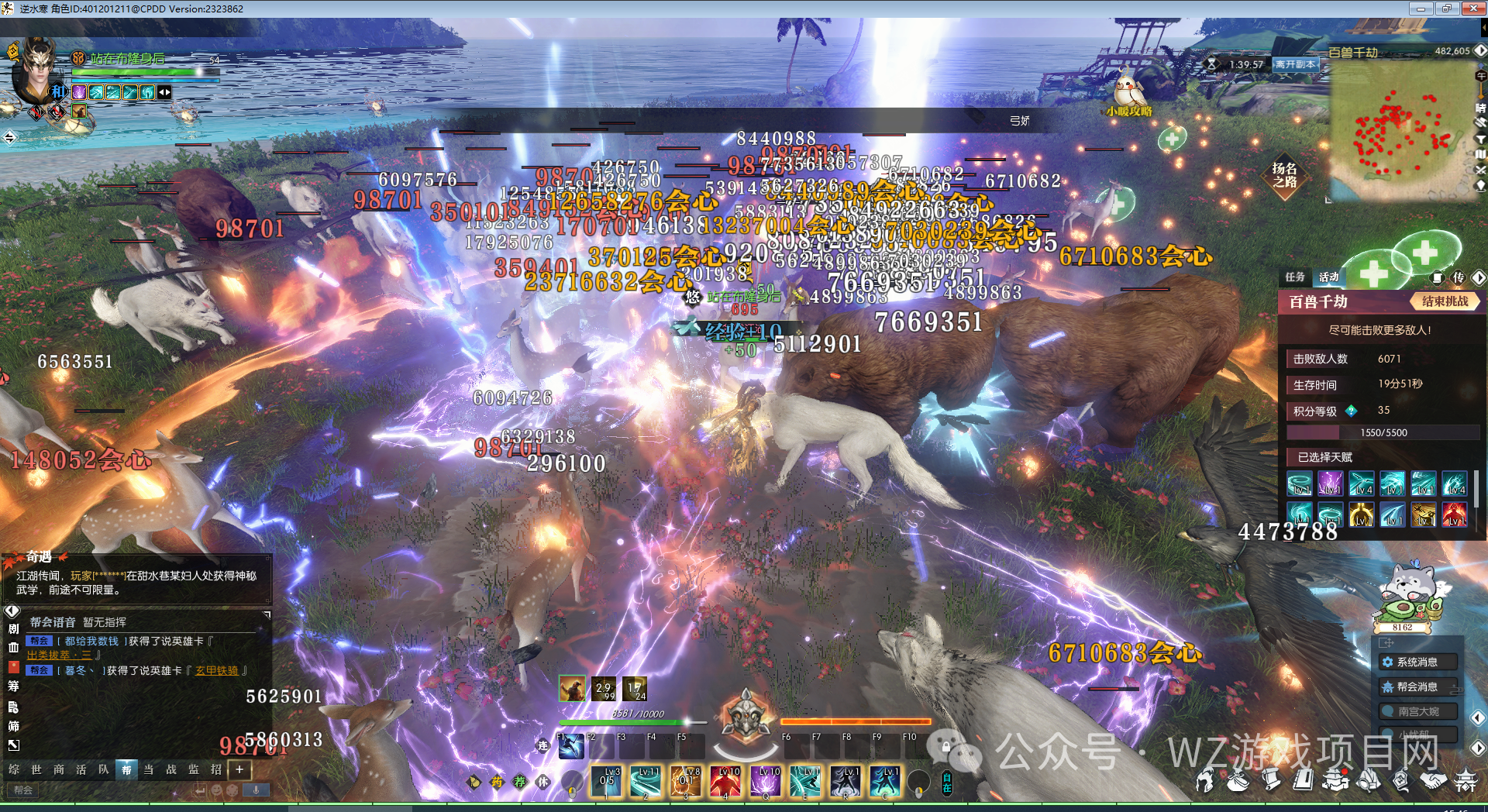Open 帮会消息 guild messages

[x=1417, y=687]
